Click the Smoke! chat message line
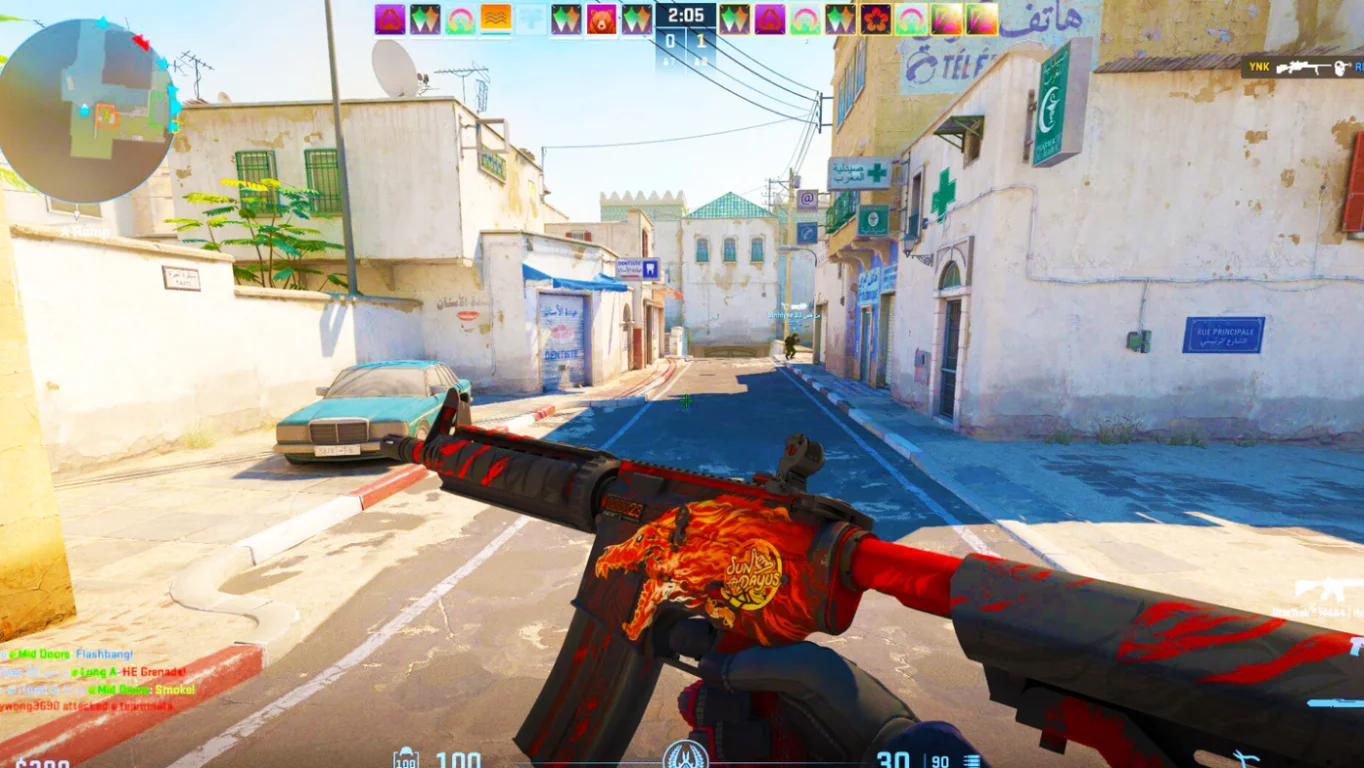The height and width of the screenshot is (768, 1364). [98, 690]
